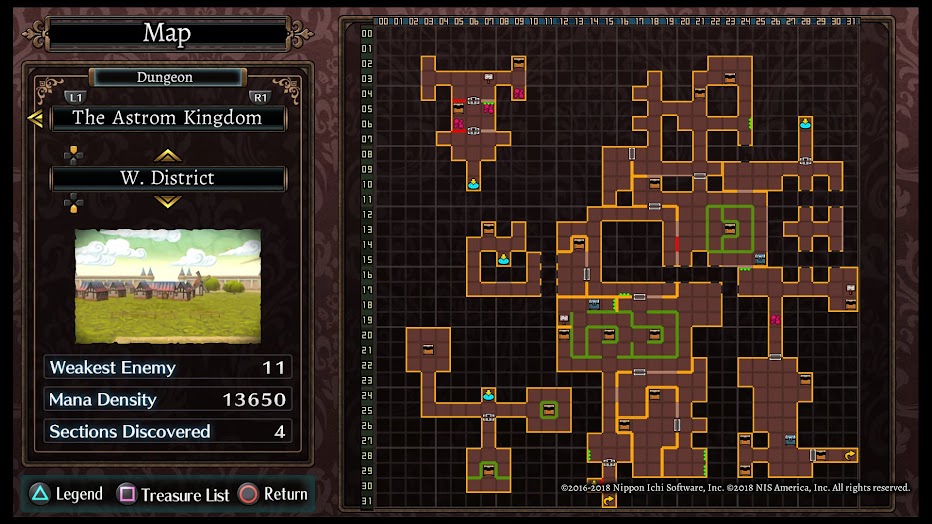Select The Astrom Kingdom dungeon name
The width and height of the screenshot is (932, 524).
(x=167, y=118)
